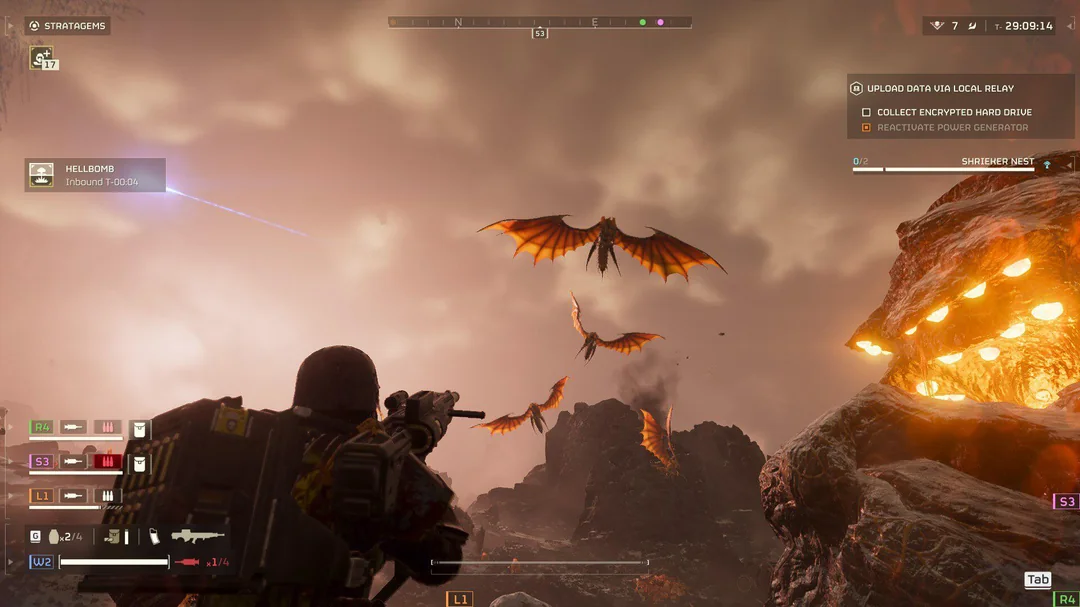Select teammate R4's name tag
Viewport: 1080px width, 607px height.
pyautogui.click(x=40, y=427)
